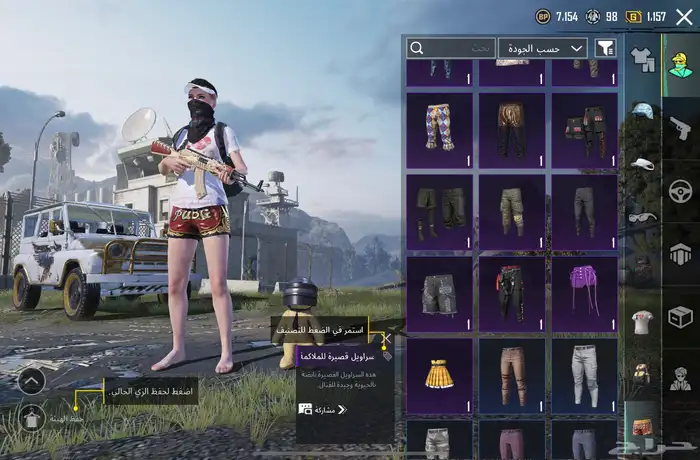
Task: Show the t-shirt tops category
Action: [x=641, y=321]
